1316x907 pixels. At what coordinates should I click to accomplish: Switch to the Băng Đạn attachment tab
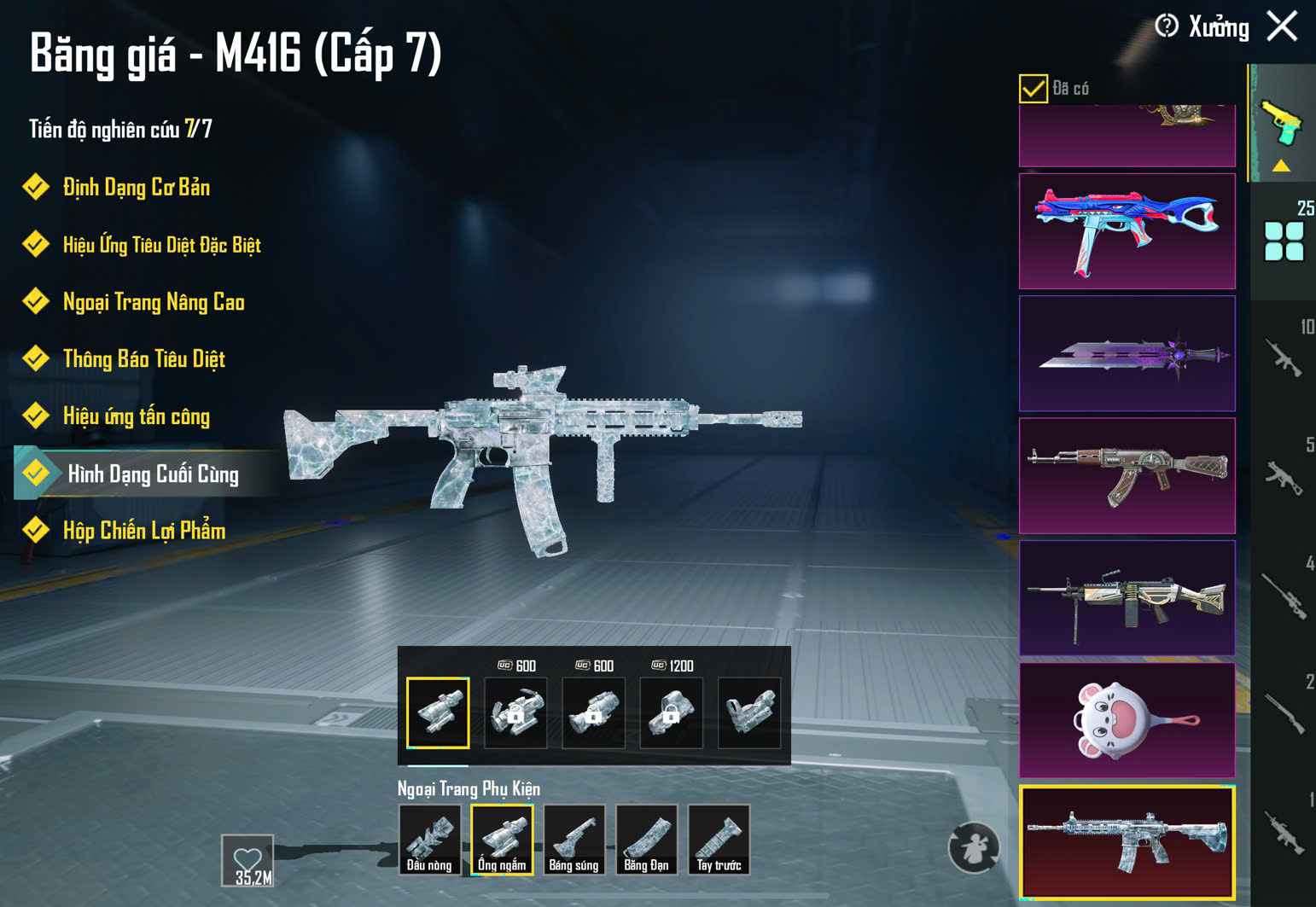coord(646,840)
